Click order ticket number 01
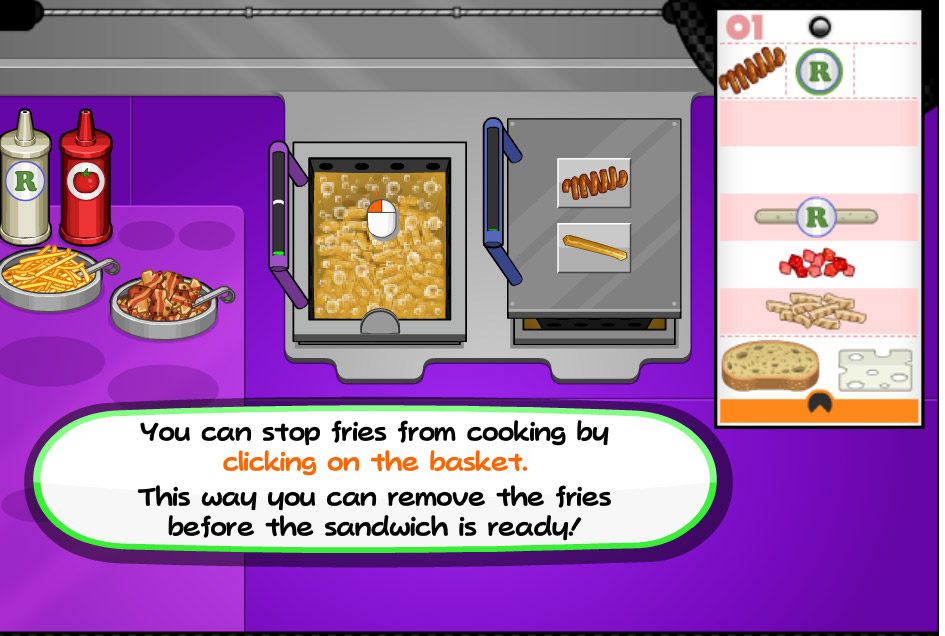945x636 pixels. coord(743,26)
